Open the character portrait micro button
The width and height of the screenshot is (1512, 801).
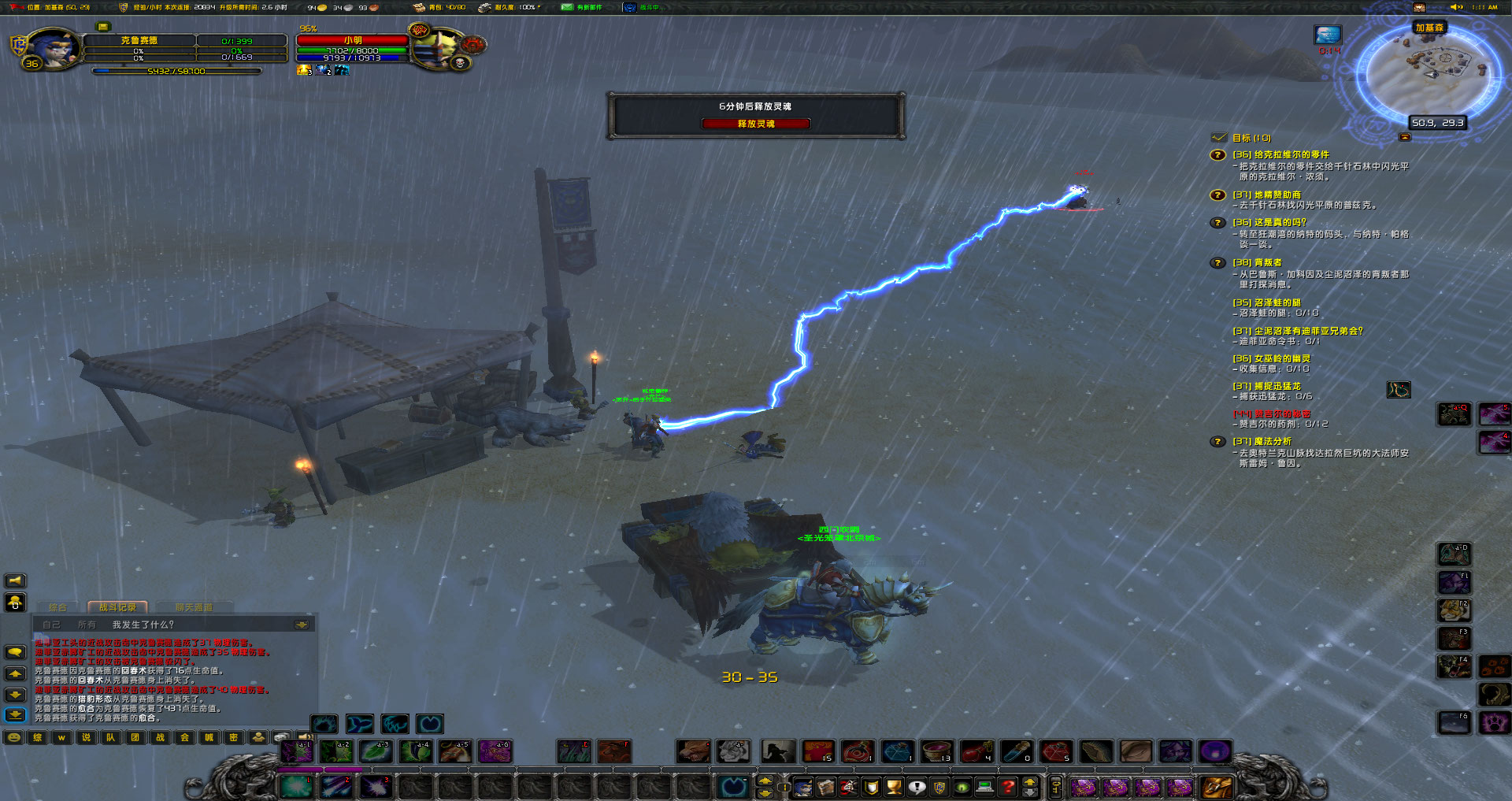click(802, 786)
